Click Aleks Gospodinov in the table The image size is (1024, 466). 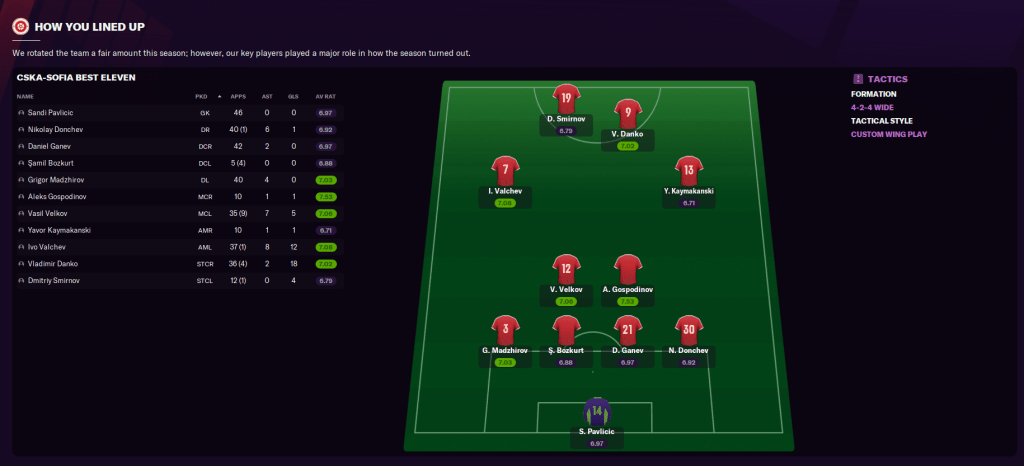pyautogui.click(x=59, y=197)
